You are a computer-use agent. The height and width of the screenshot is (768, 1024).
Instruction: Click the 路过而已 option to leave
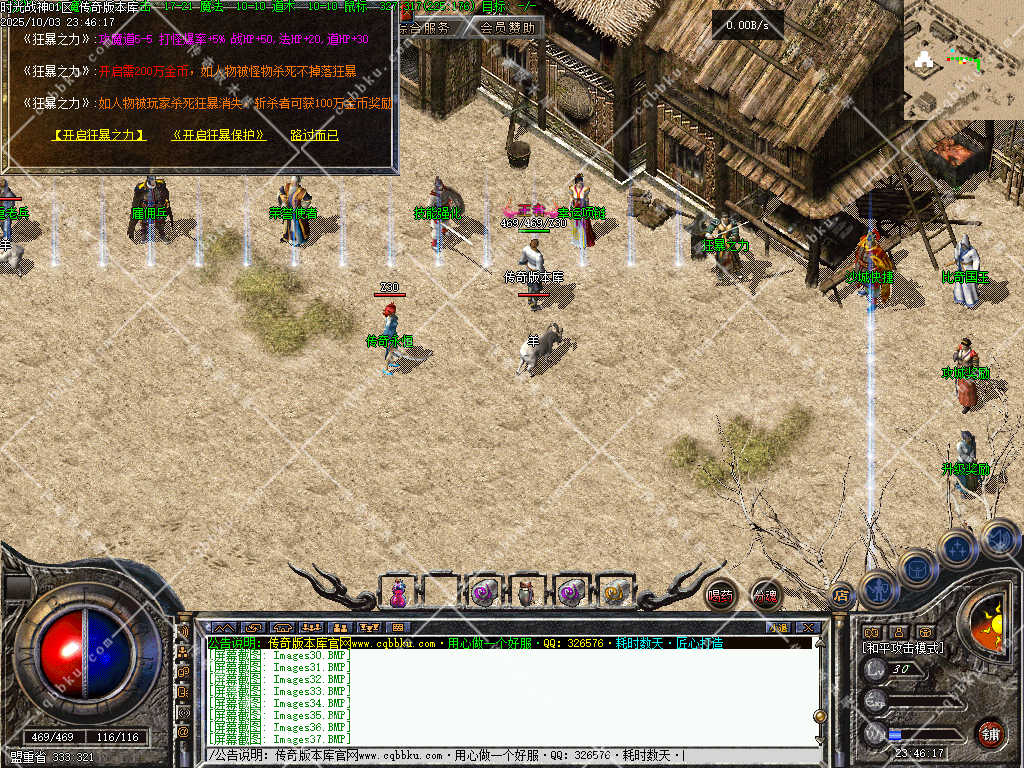[314, 135]
